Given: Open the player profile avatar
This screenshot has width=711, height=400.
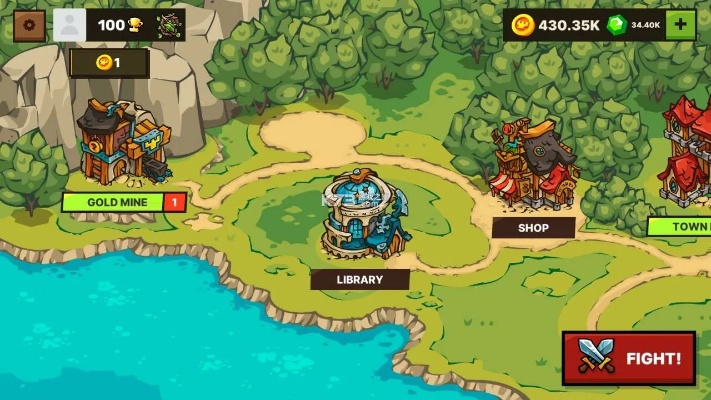Looking at the screenshot, I should tap(70, 24).
